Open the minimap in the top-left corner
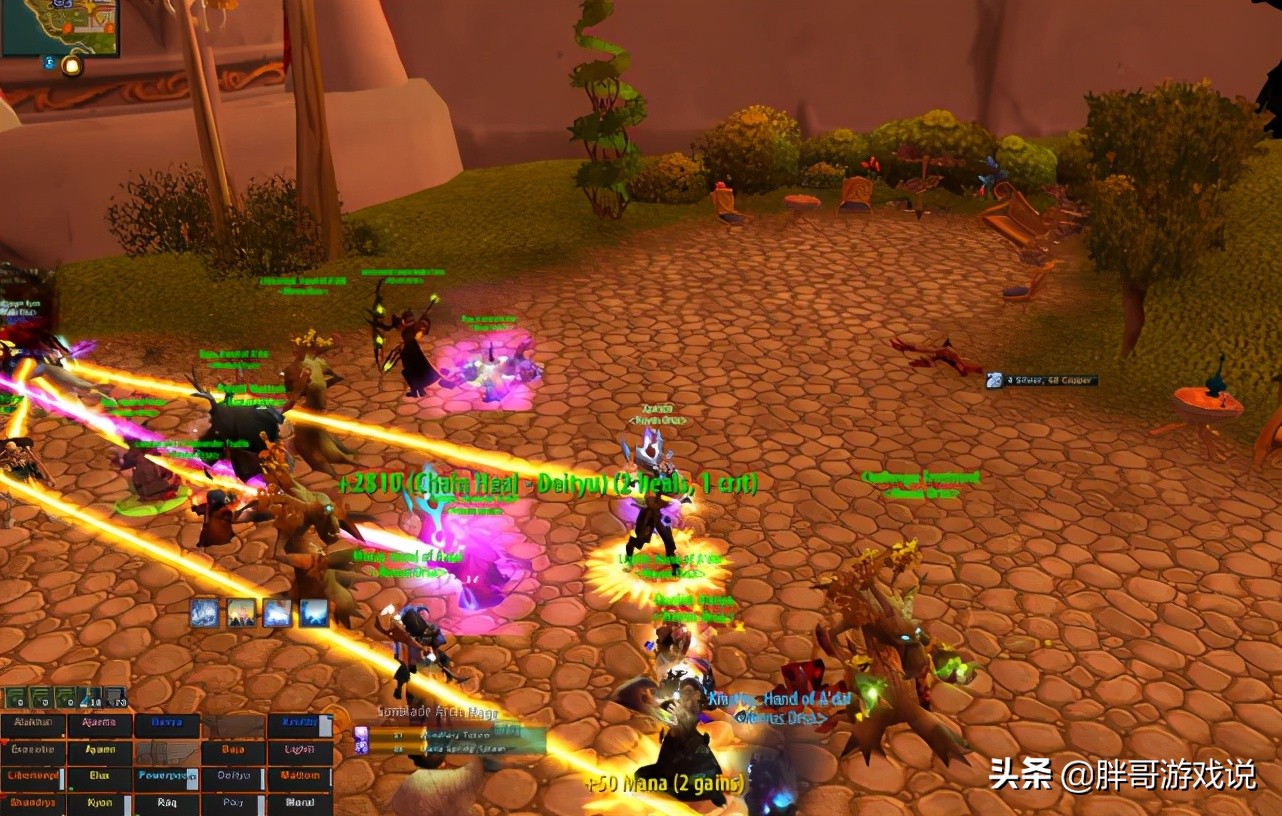The image size is (1282, 816). pos(58,26)
